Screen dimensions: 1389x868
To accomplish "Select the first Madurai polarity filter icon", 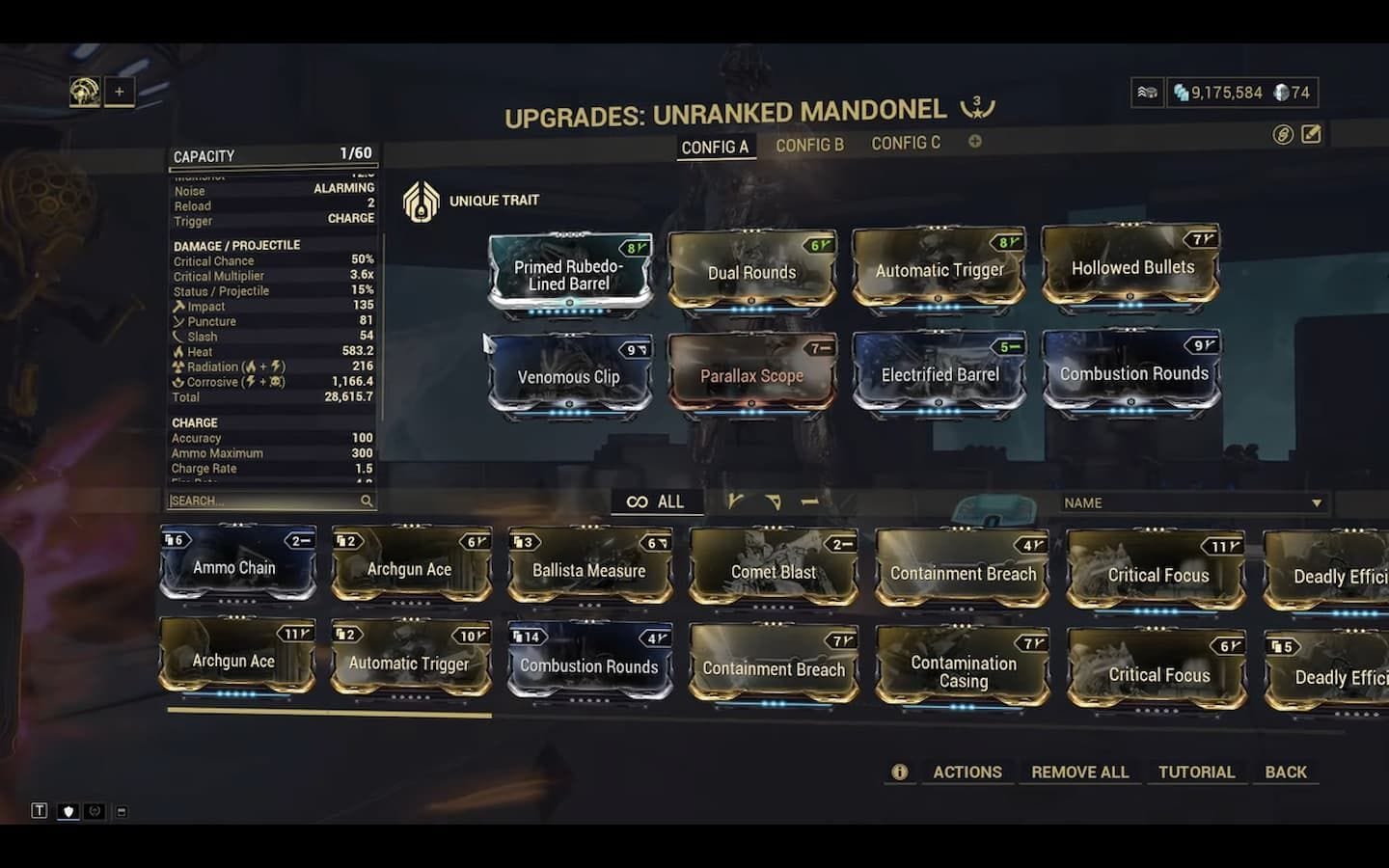I will pyautogui.click(x=738, y=501).
